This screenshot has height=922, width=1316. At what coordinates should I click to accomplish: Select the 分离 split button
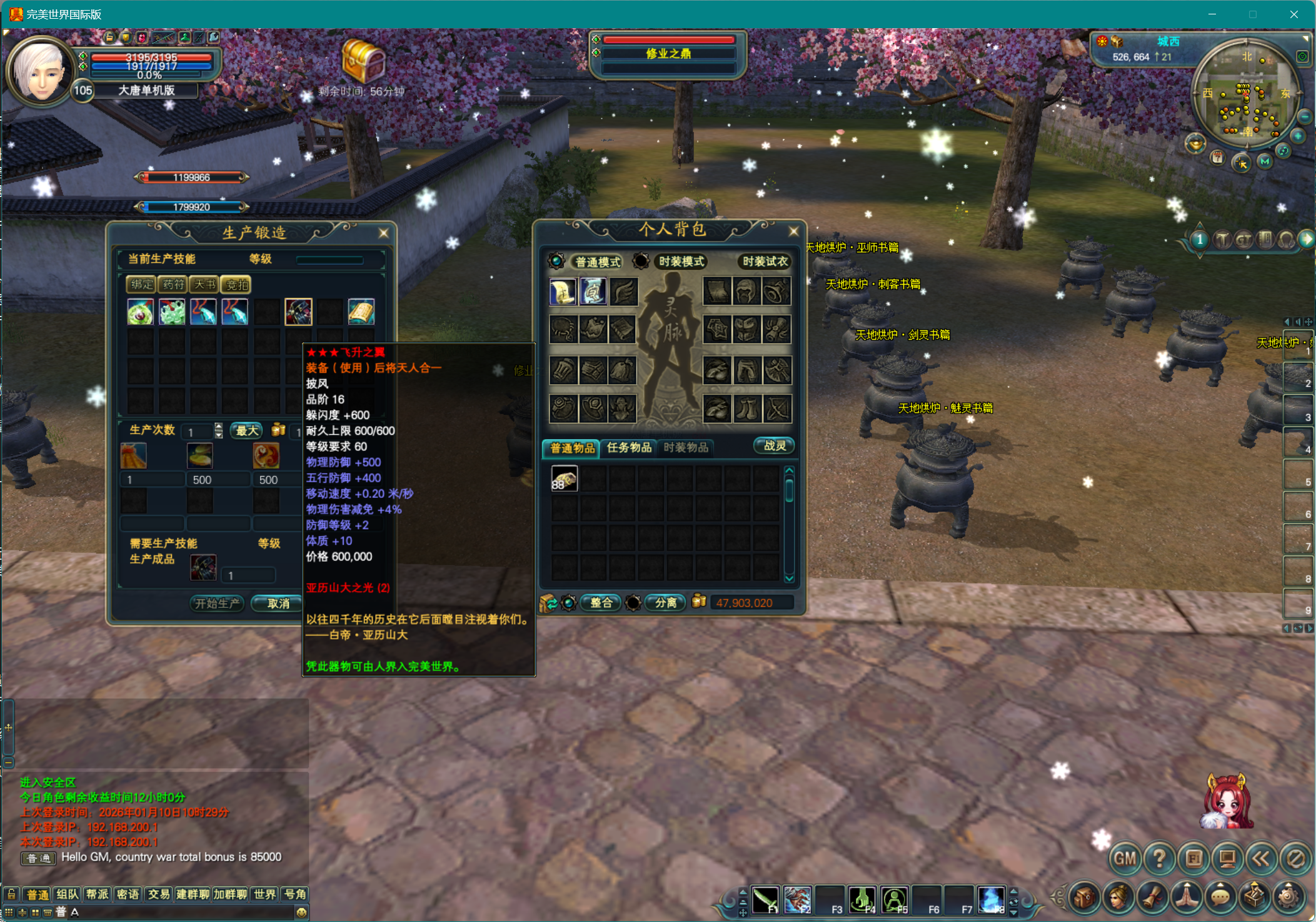click(665, 602)
